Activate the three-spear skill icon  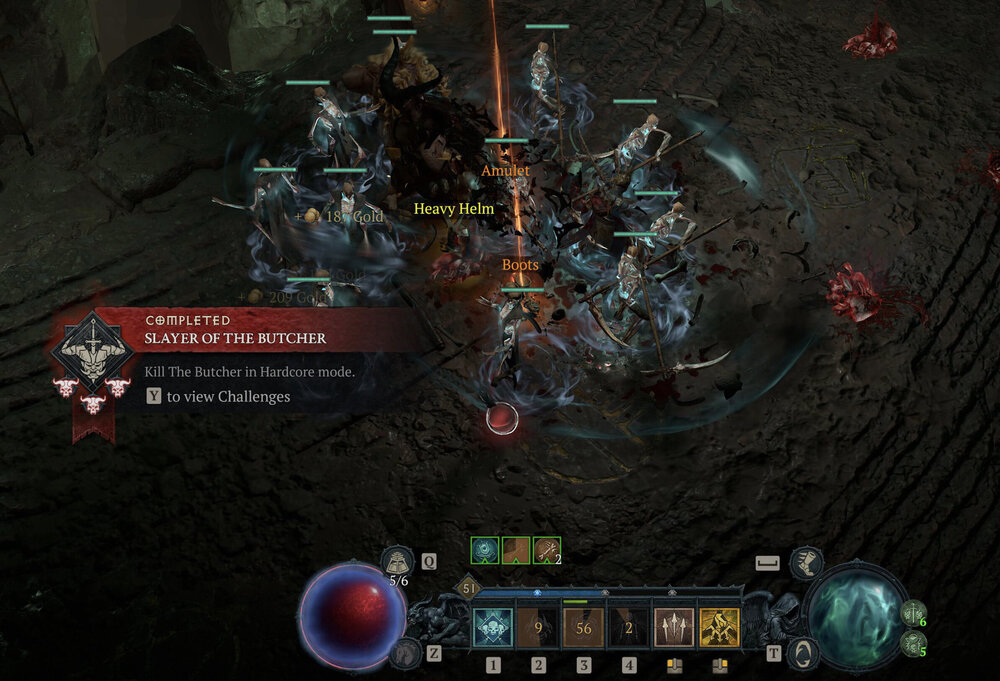point(674,628)
